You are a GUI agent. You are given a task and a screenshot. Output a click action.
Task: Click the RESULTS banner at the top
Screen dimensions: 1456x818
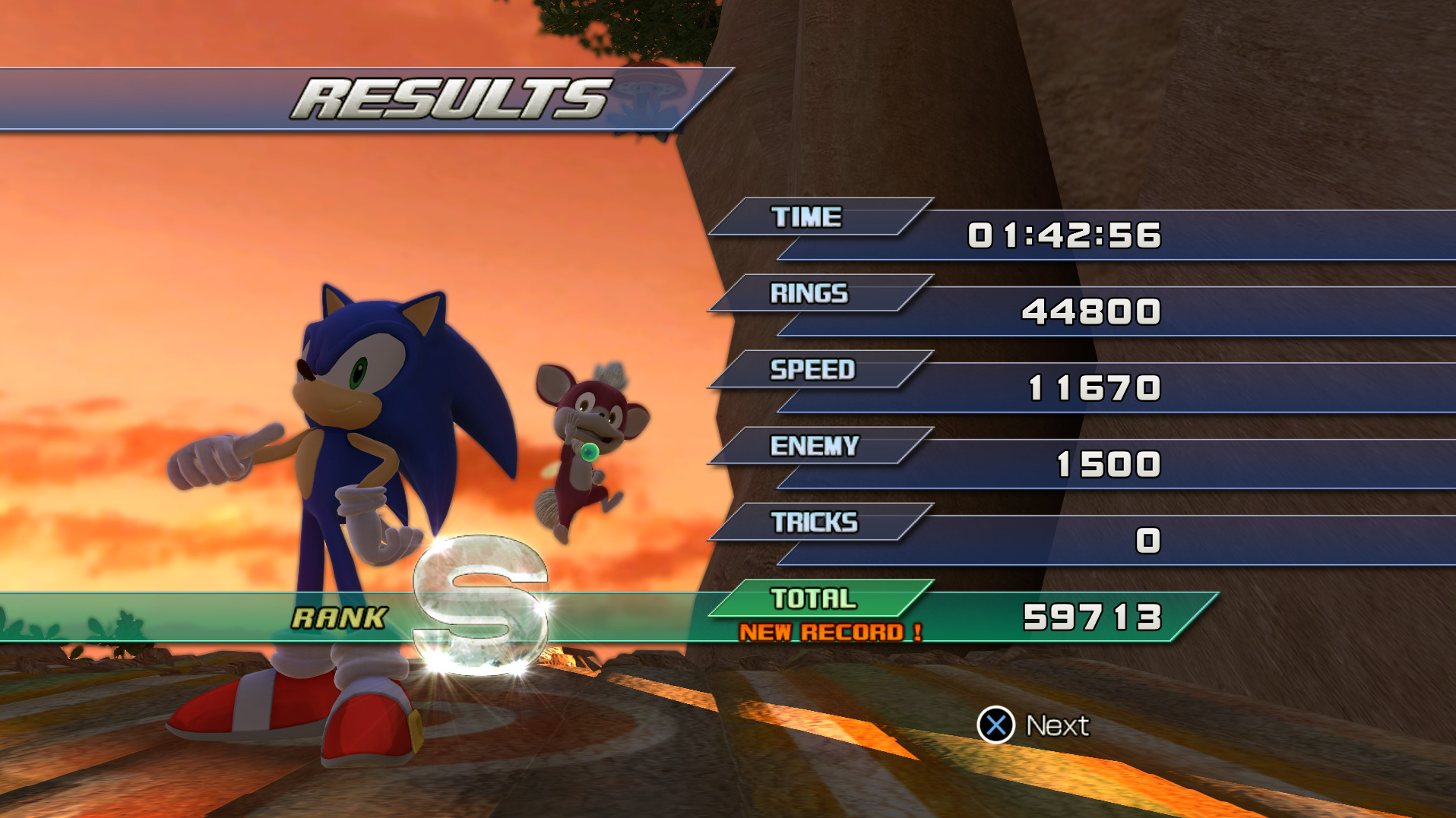(448, 97)
